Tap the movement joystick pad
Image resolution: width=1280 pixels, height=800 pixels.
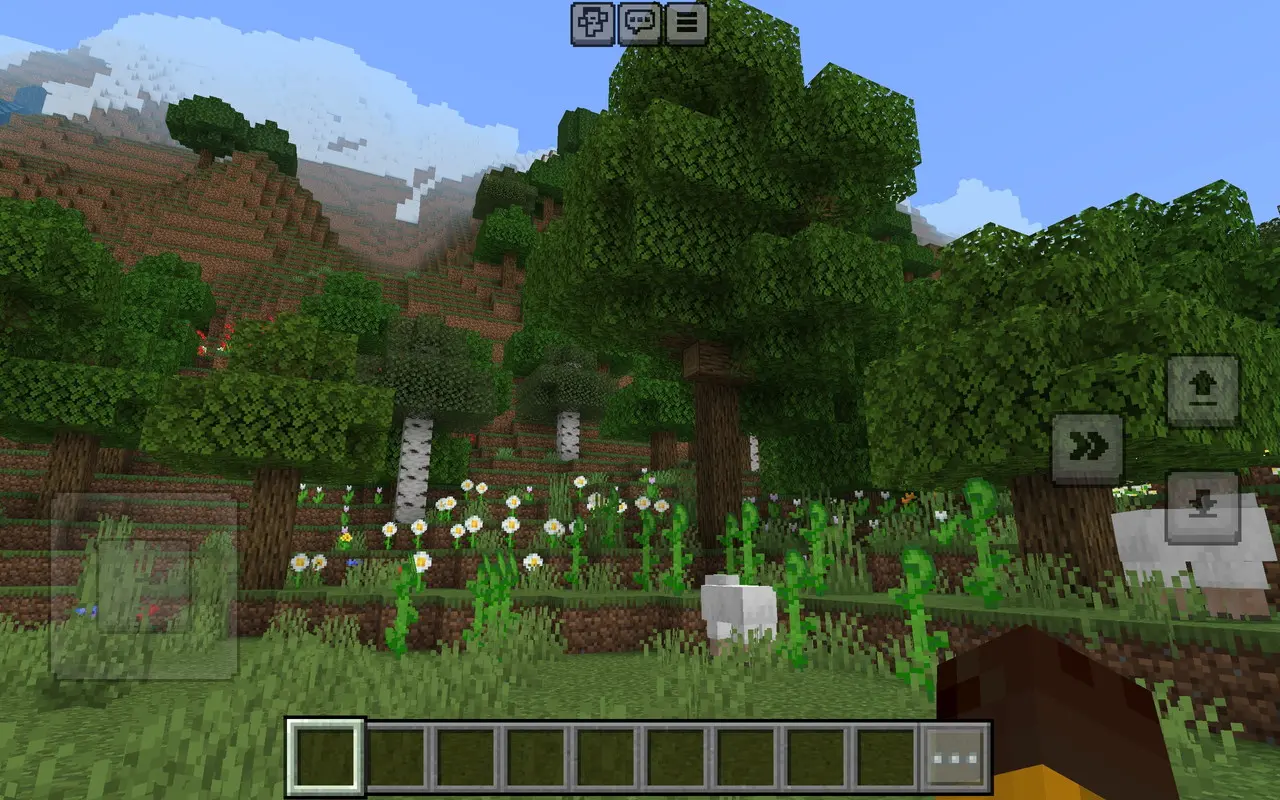144,586
